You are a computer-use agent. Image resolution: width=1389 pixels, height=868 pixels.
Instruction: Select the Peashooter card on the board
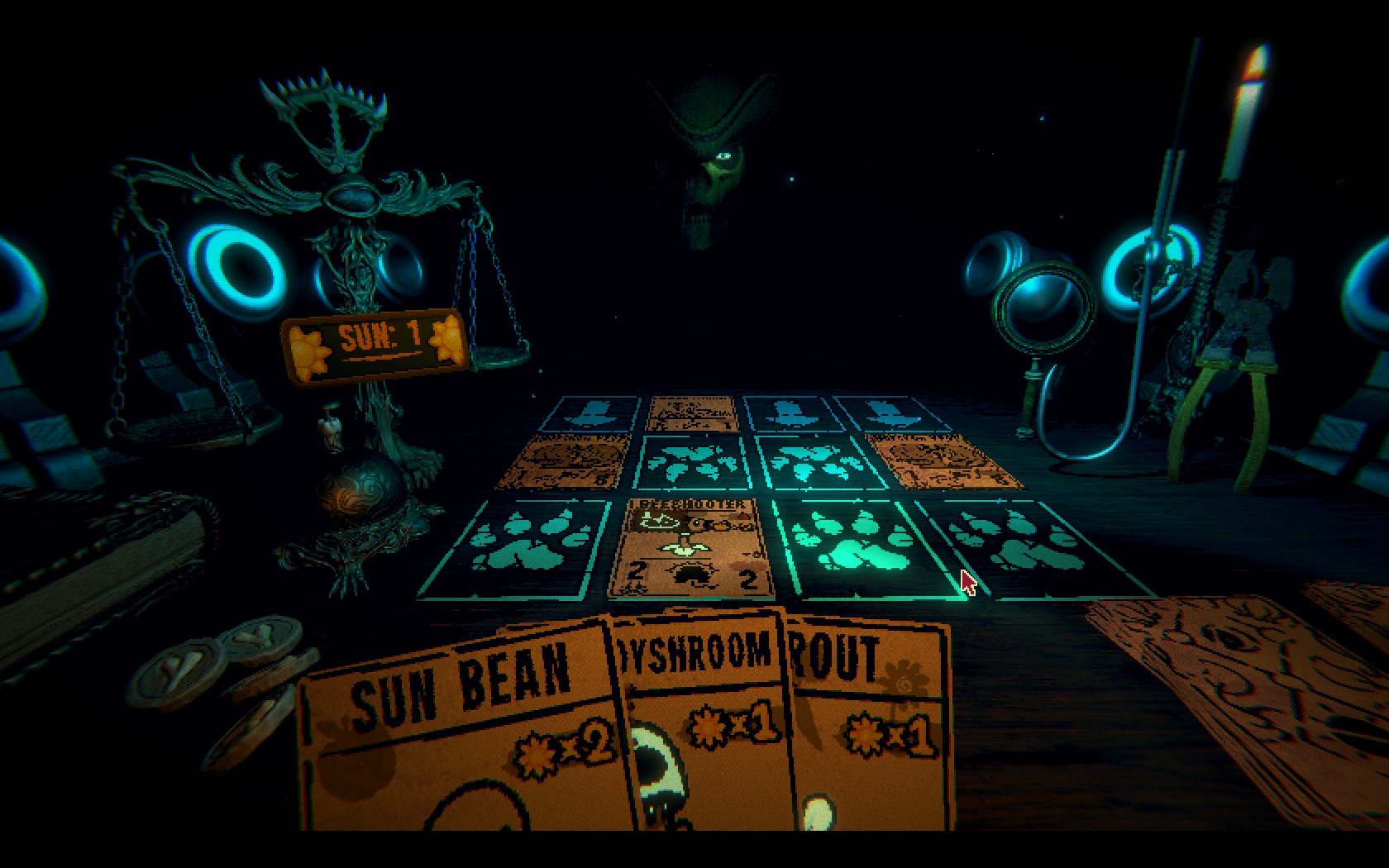pyautogui.click(x=690, y=547)
